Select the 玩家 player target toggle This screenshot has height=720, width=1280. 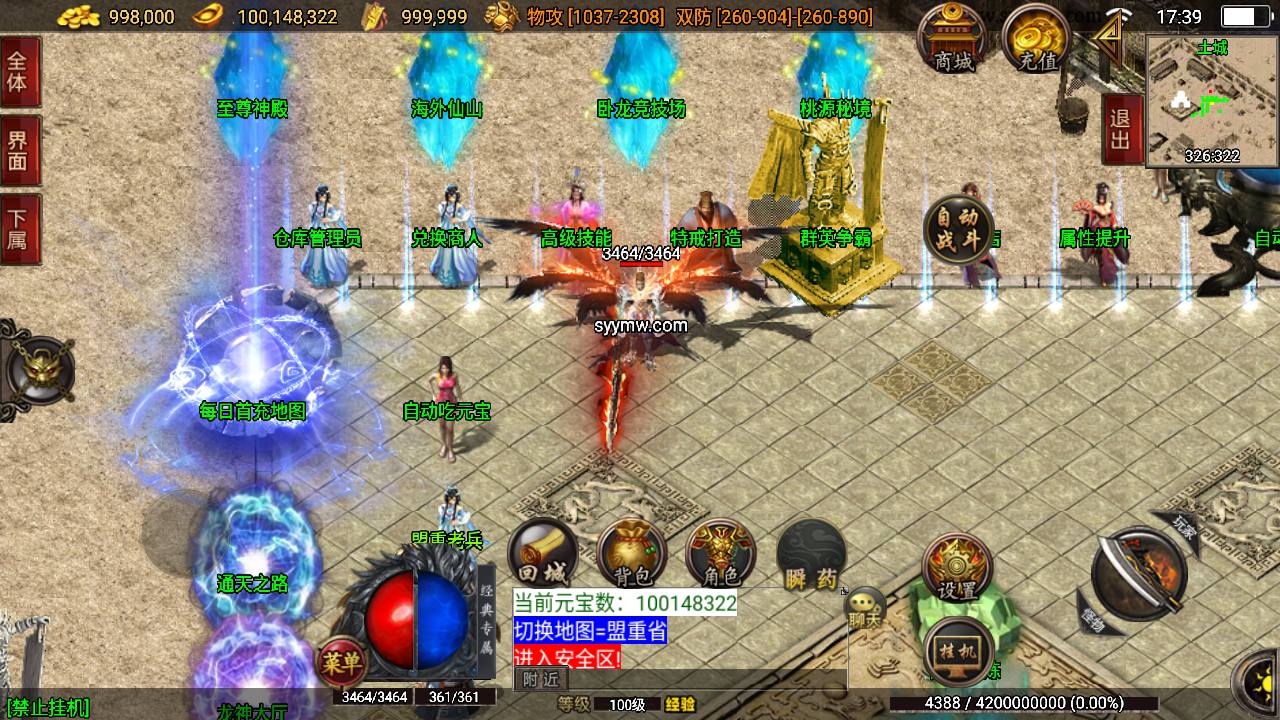1183,522
